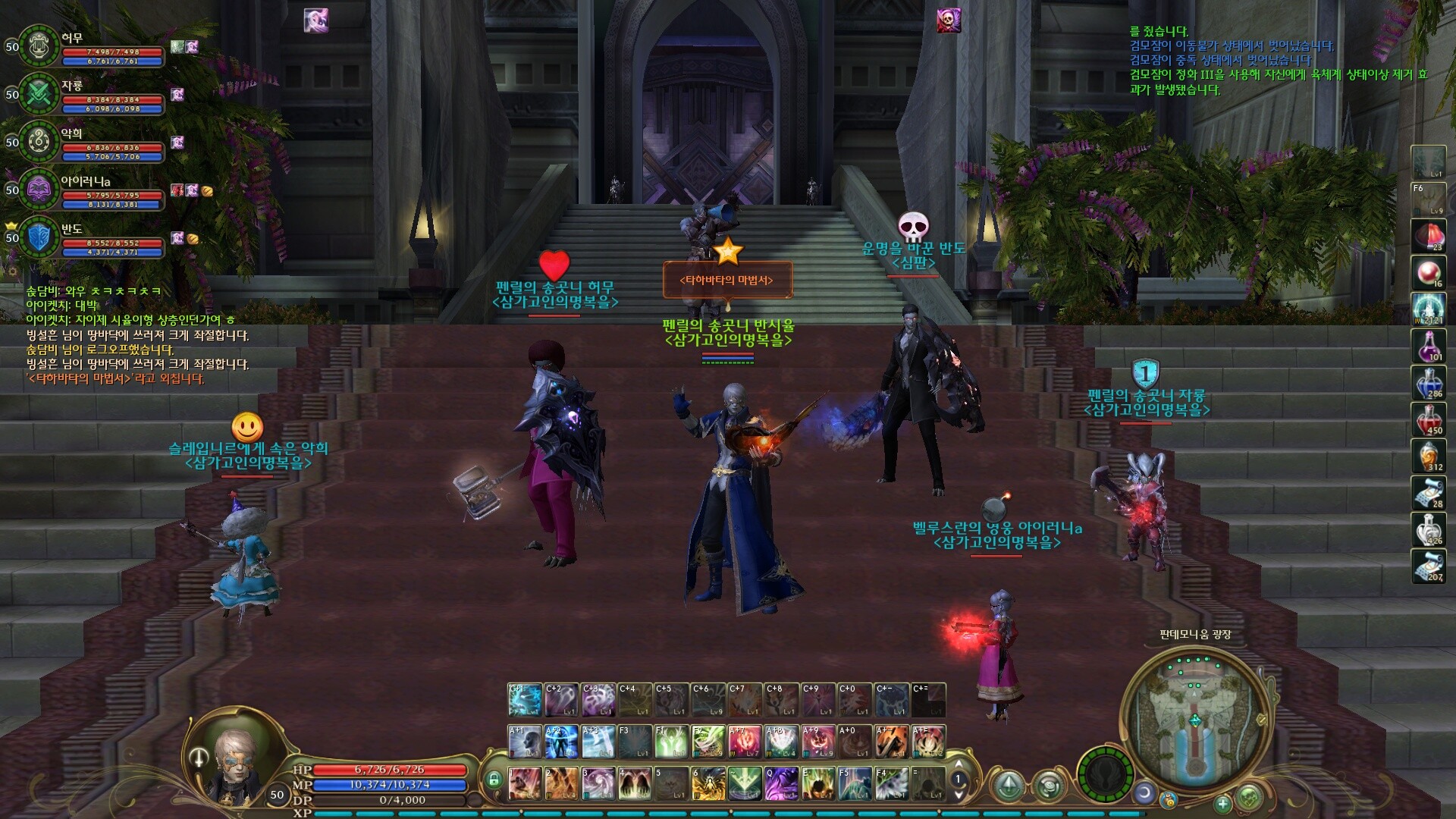This screenshot has width=1456, height=819.
Task: Drink the purple flask with 101 count
Action: coord(1428,346)
